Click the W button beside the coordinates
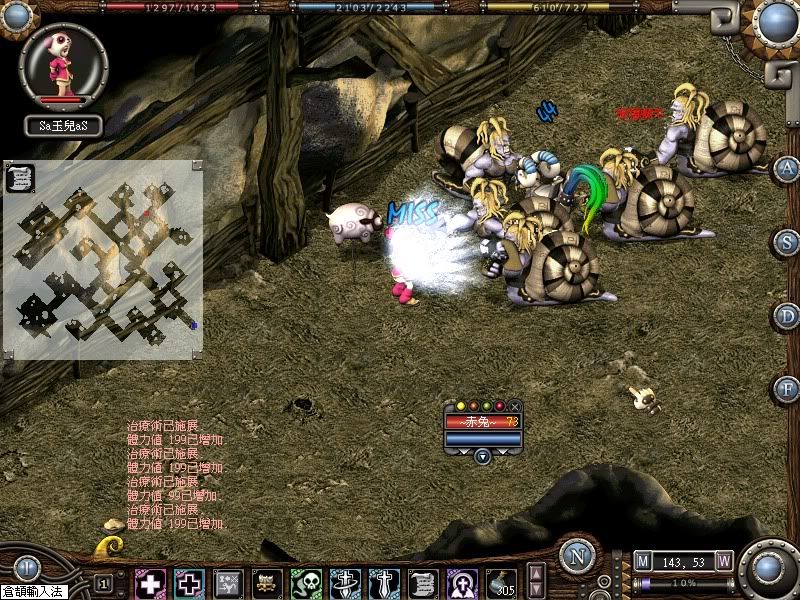The width and height of the screenshot is (800, 600). (723, 561)
